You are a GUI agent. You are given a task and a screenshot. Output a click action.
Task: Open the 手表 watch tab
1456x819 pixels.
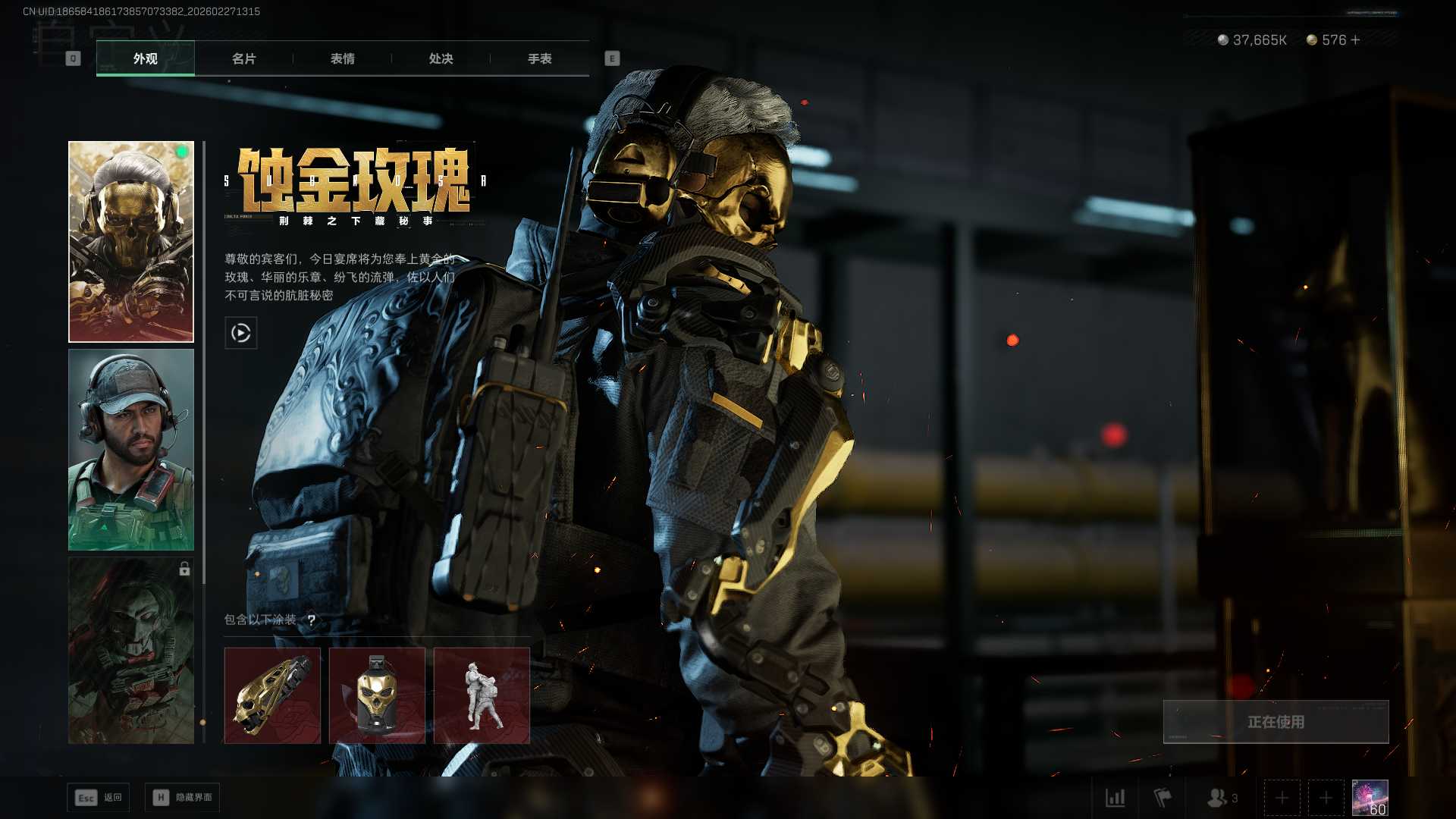click(x=539, y=58)
